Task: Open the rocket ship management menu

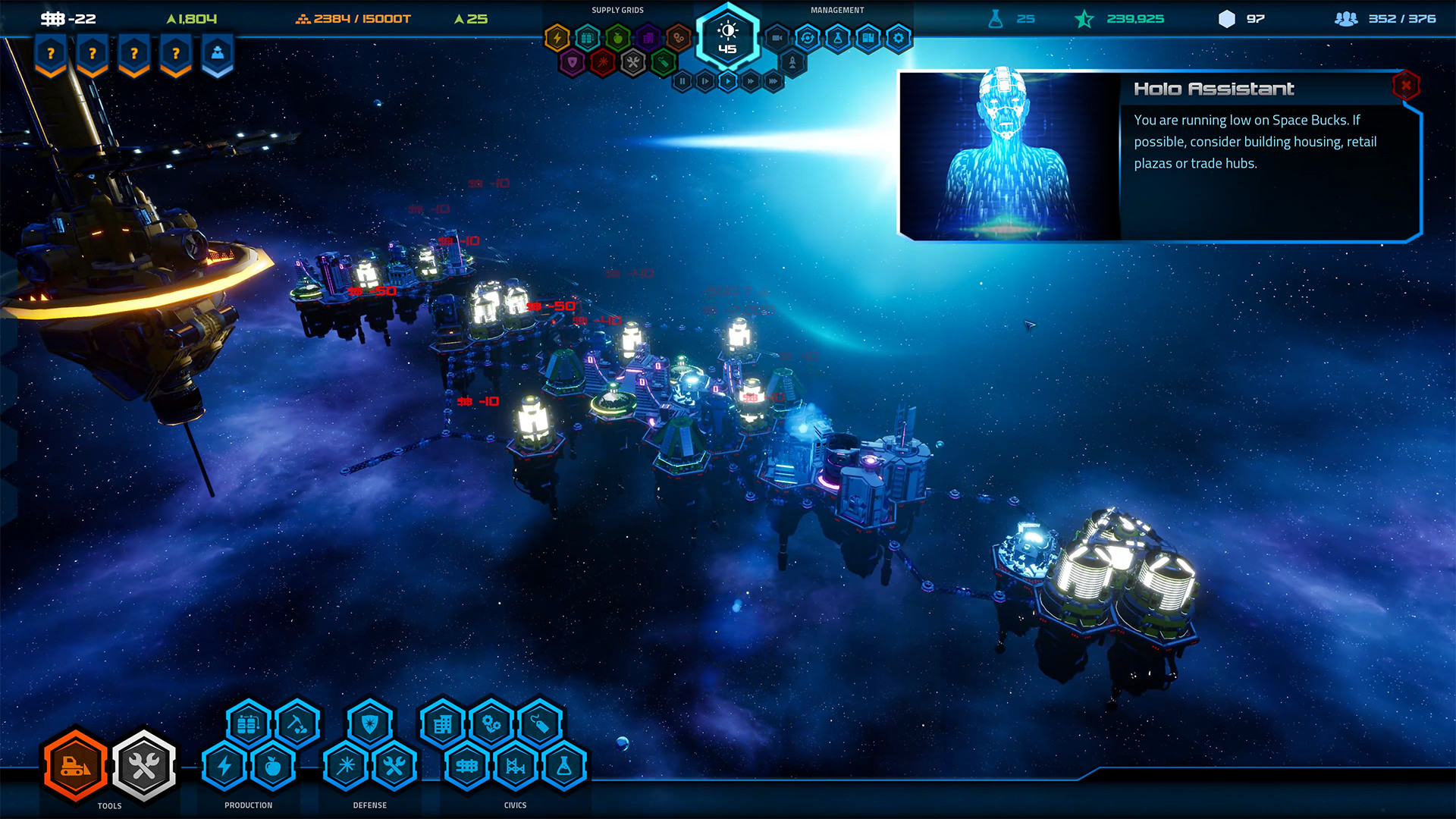Action: [x=792, y=63]
